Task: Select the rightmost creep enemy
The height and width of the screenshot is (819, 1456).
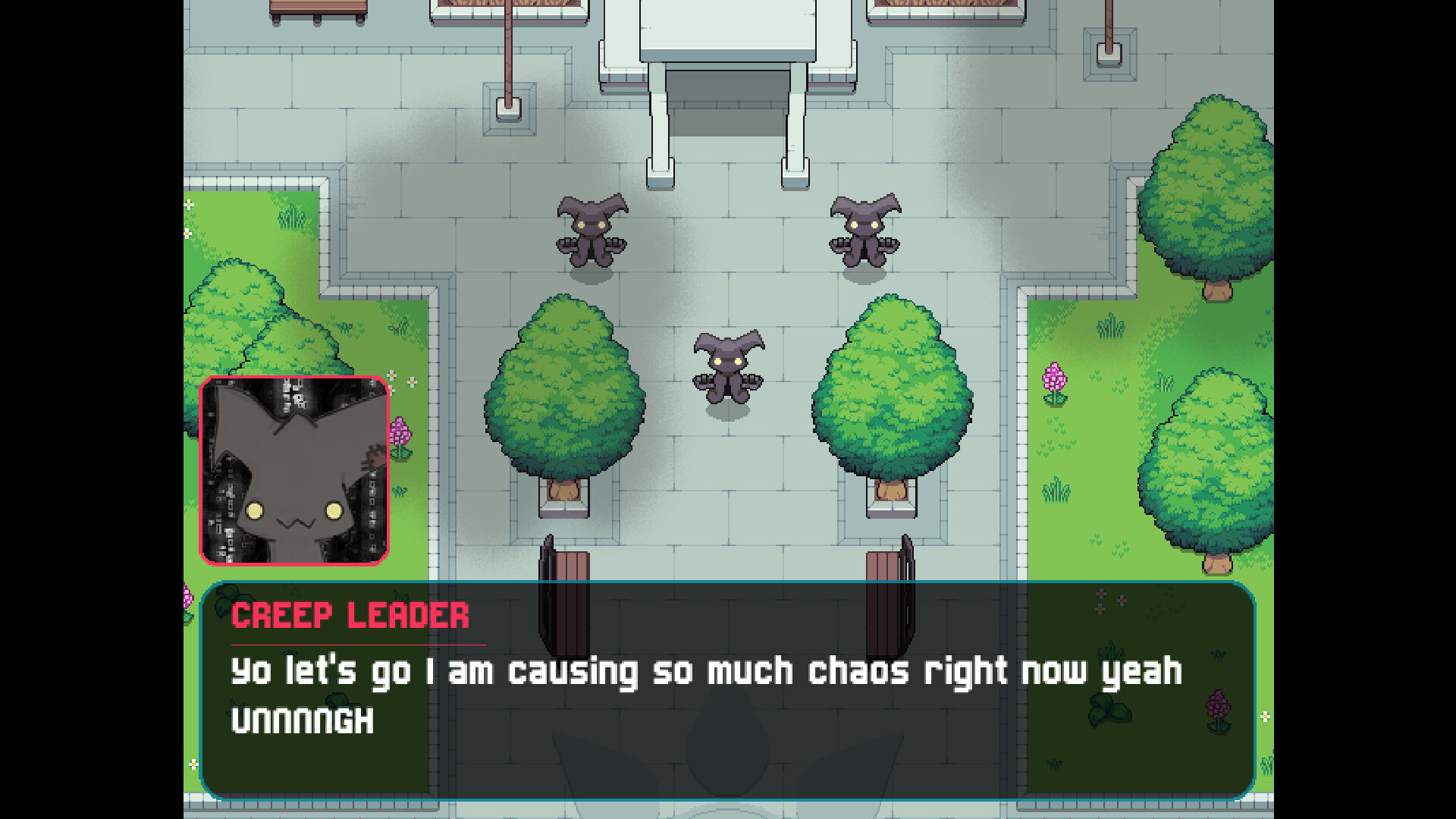Action: [x=864, y=235]
